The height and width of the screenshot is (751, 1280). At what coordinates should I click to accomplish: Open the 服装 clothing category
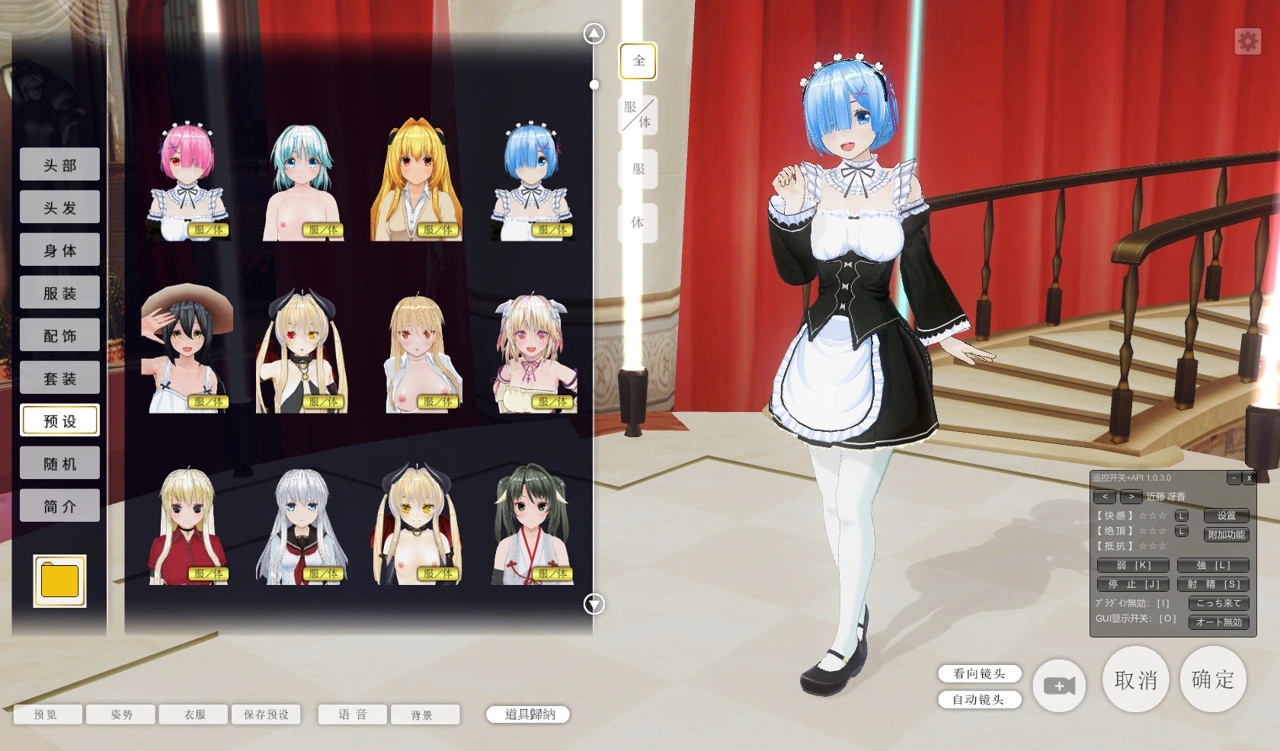[60, 293]
